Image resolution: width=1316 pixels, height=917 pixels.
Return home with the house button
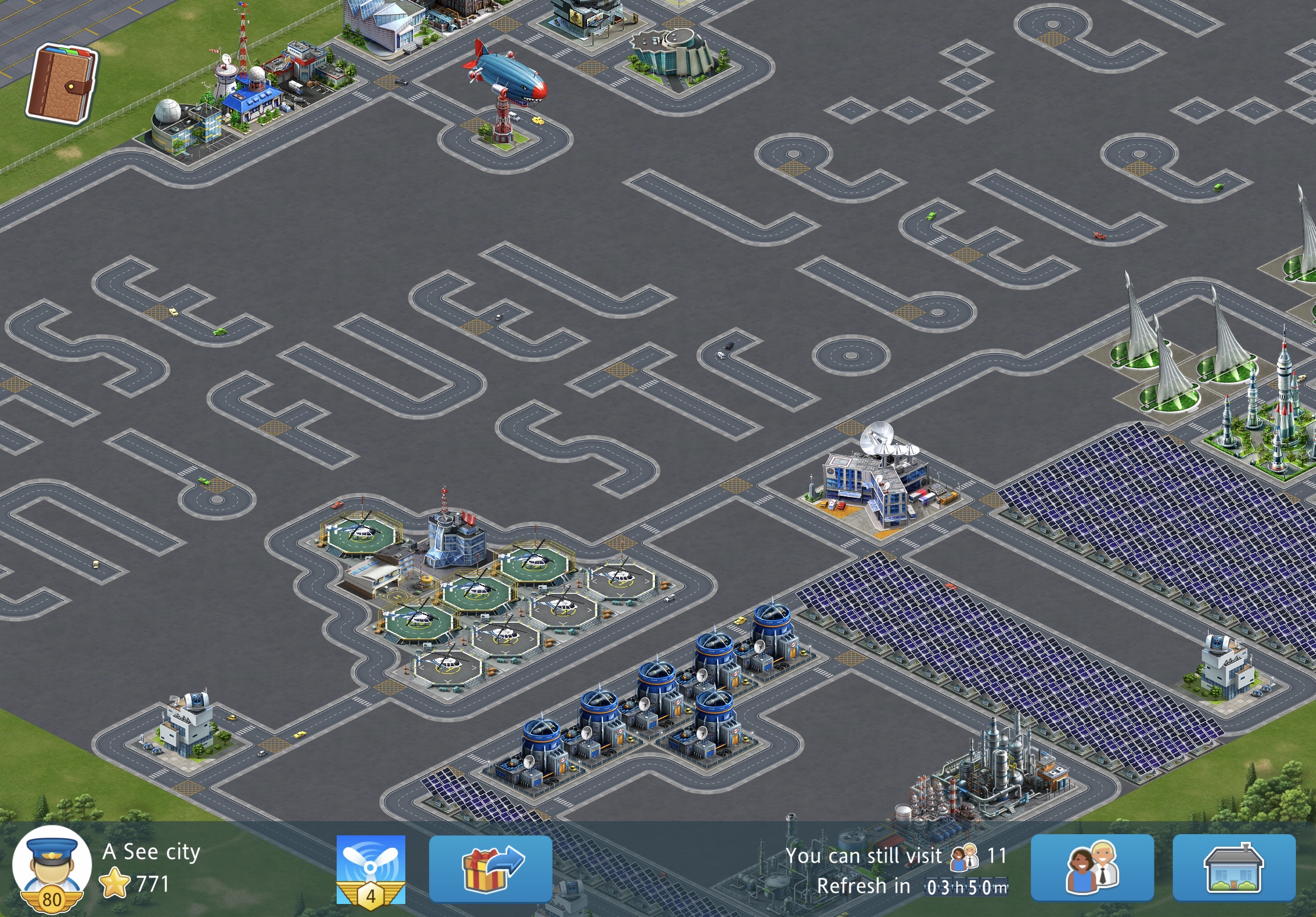tap(1234, 868)
